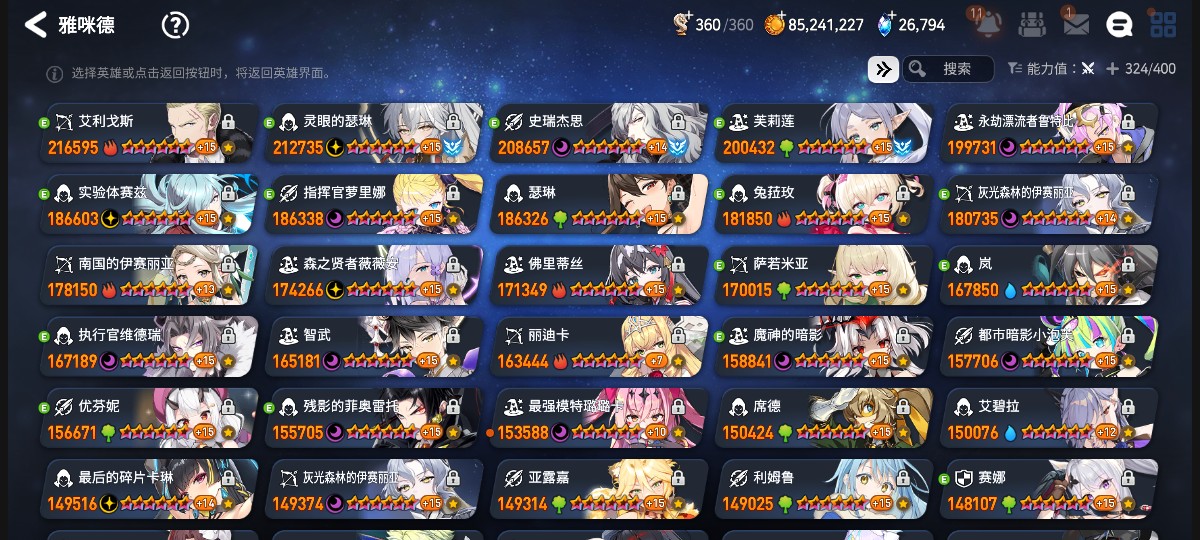Screen dimensions: 1200x540
Task: Open the mail envelope inbox
Action: point(1076,25)
